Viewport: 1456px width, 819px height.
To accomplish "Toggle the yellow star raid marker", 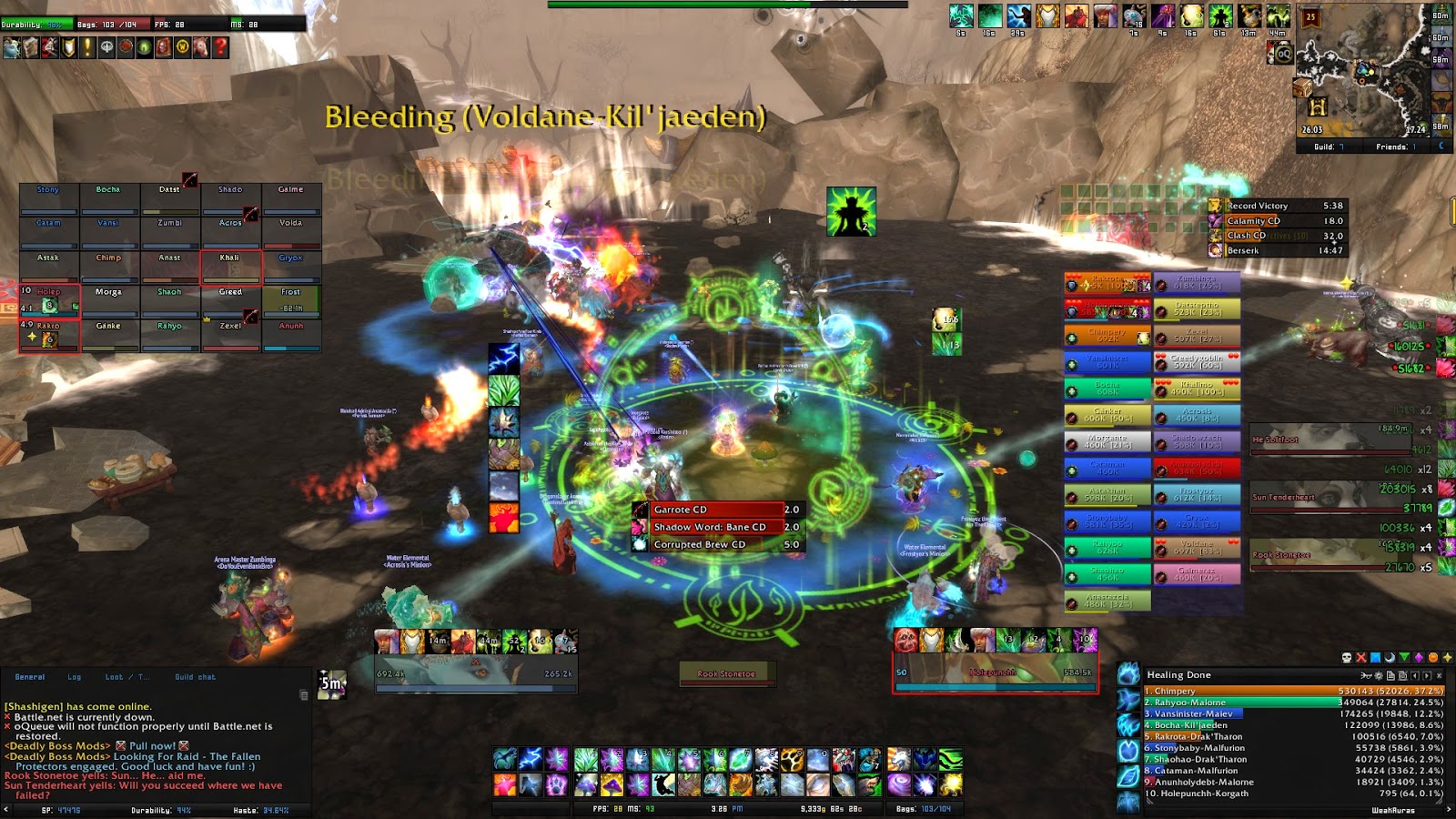I will [x=1450, y=657].
